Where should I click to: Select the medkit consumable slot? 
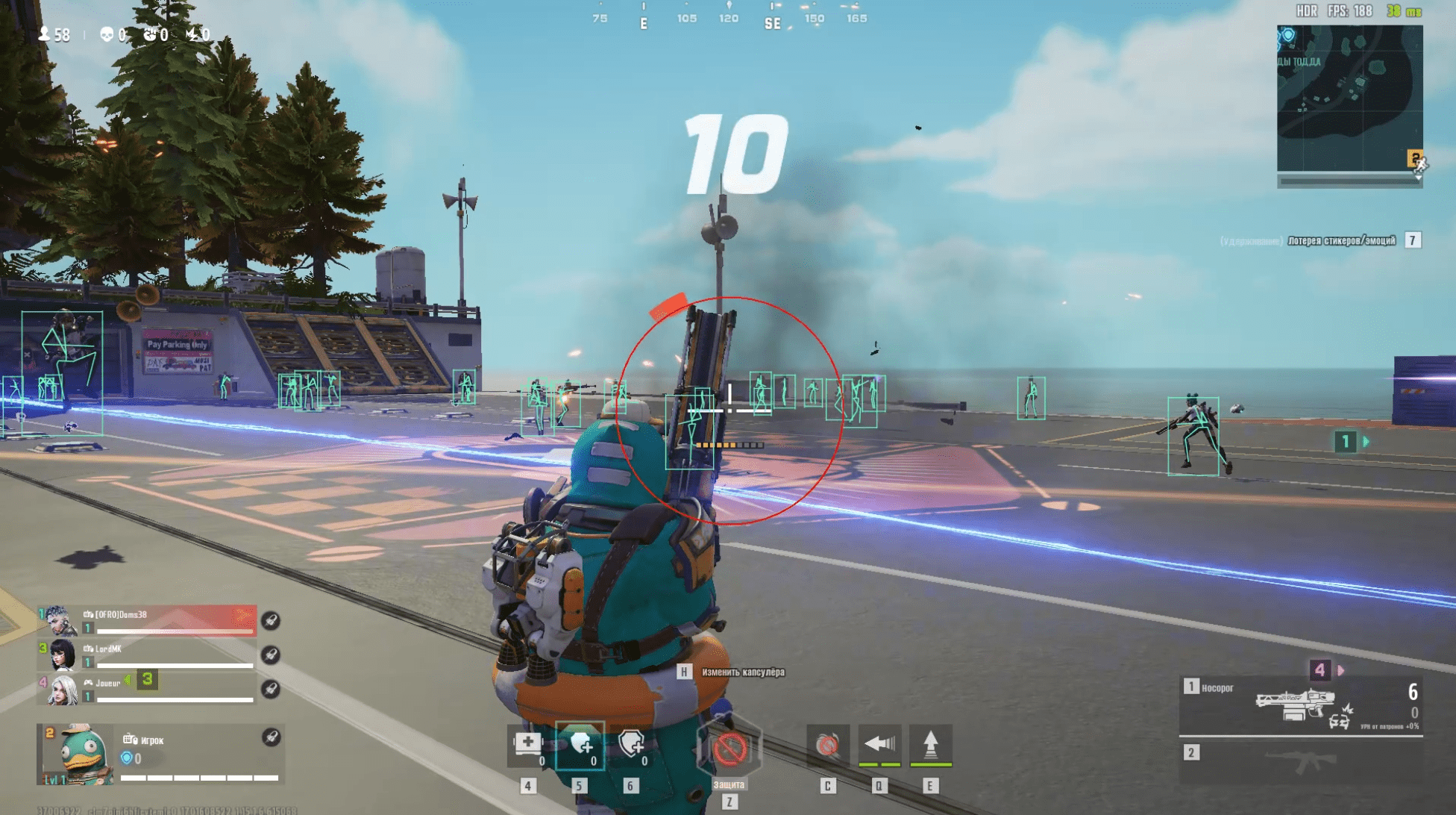528,745
